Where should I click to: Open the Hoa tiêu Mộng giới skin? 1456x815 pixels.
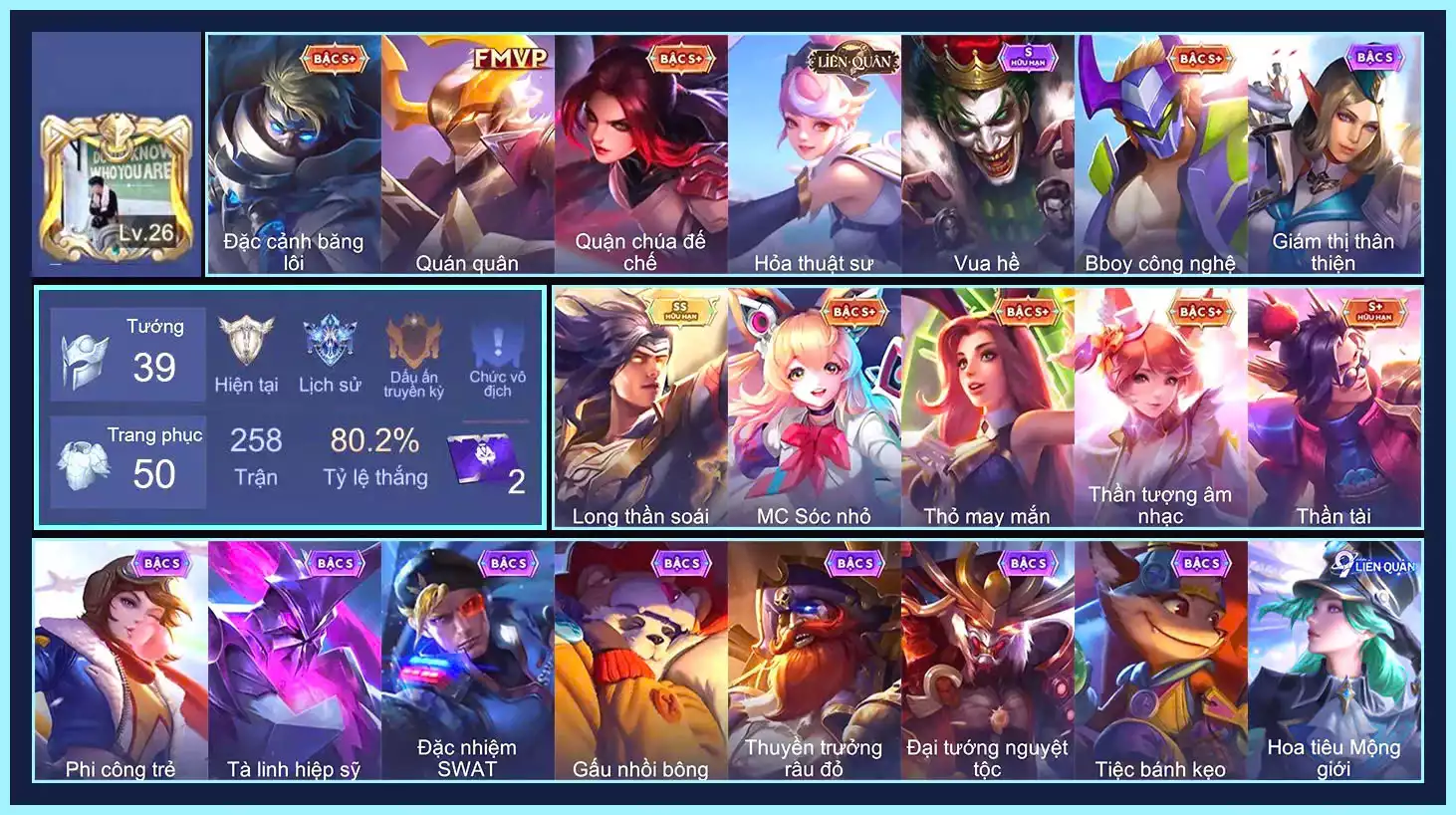[1334, 661]
